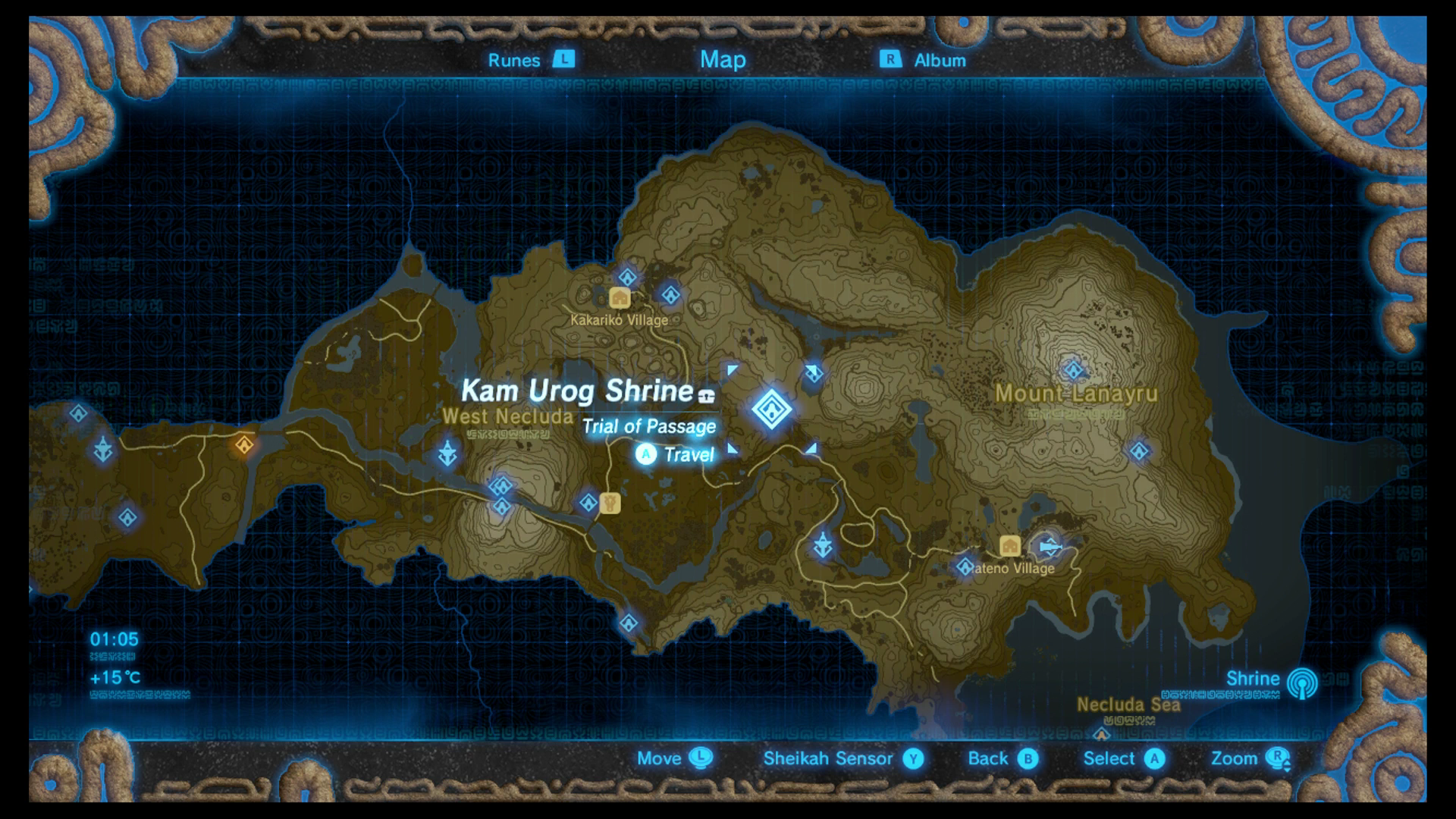Click the 01:05 clock display
The image size is (1456, 819).
click(x=114, y=639)
